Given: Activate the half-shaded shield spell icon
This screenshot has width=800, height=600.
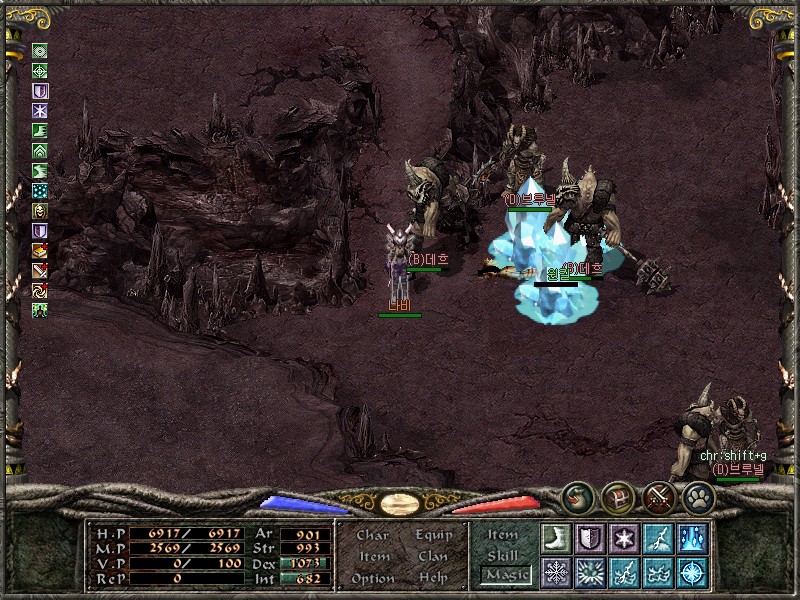Looking at the screenshot, I should point(590,537).
